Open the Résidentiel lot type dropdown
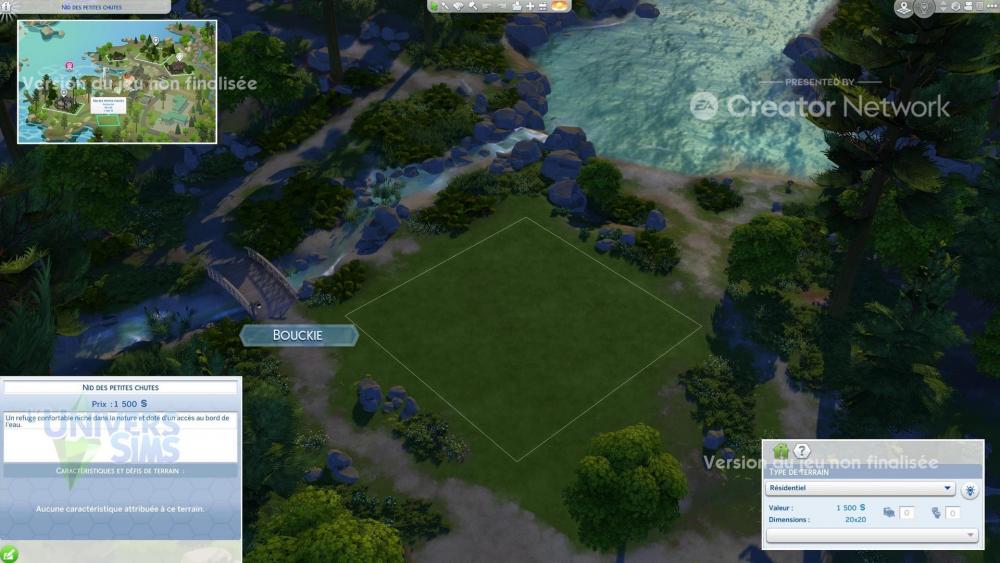The image size is (1000, 563). (860, 489)
